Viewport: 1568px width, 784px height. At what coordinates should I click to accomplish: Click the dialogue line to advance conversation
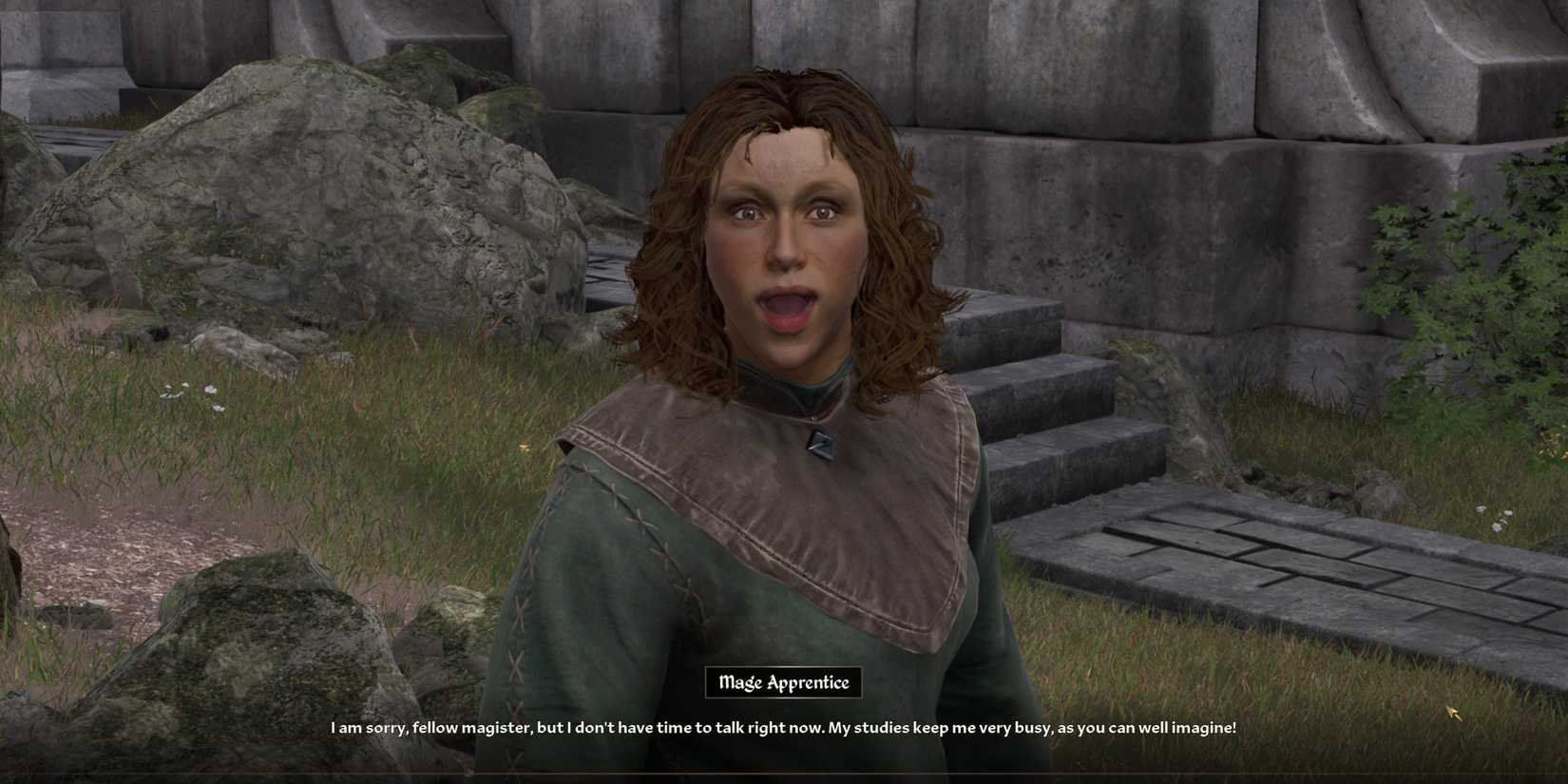(x=782, y=726)
